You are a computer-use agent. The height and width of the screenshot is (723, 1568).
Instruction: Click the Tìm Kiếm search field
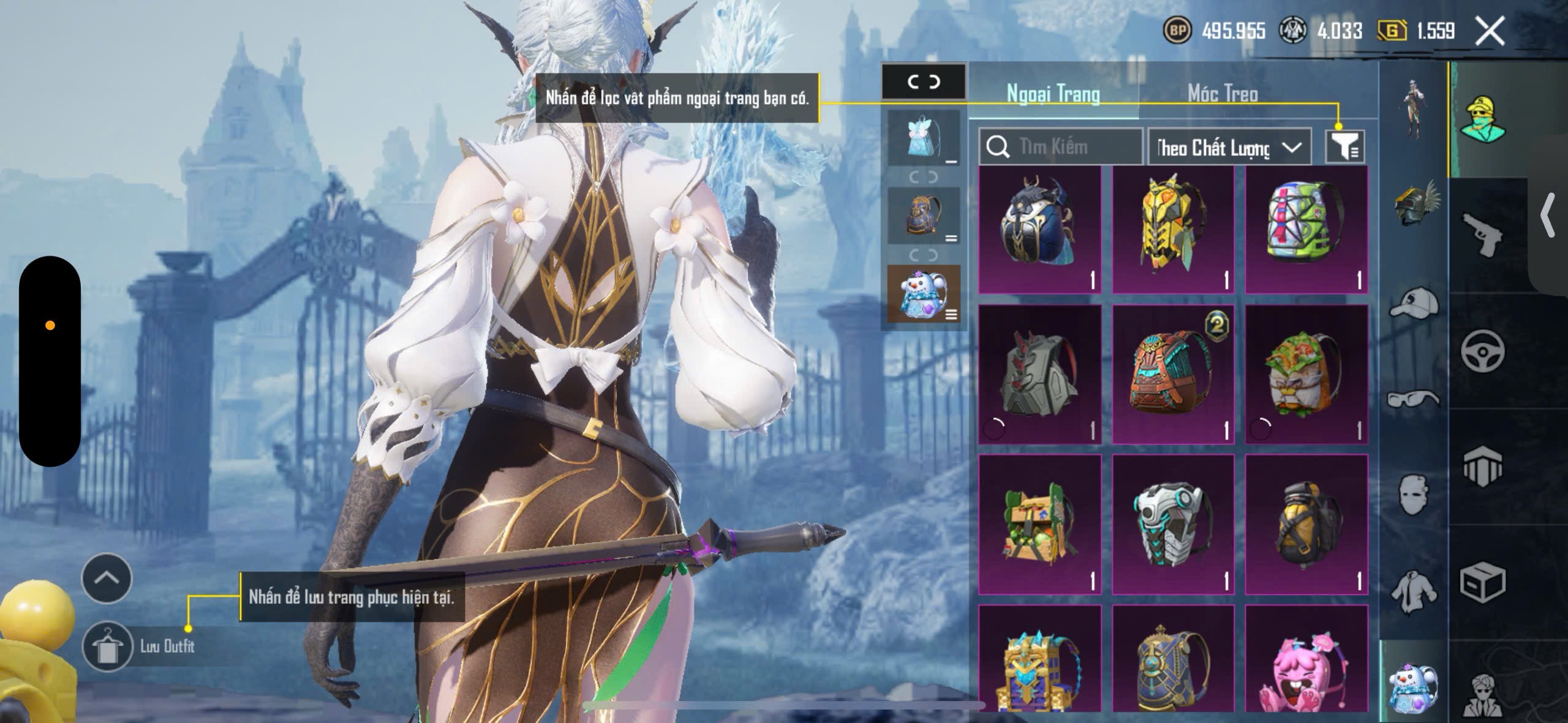click(x=1061, y=147)
